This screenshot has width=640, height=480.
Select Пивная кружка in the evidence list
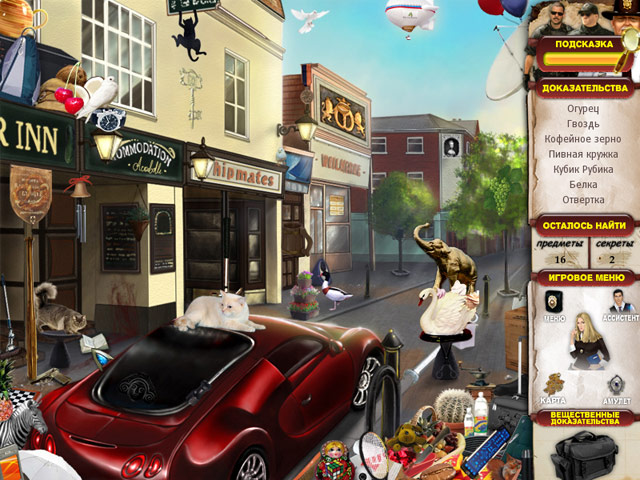tap(583, 155)
